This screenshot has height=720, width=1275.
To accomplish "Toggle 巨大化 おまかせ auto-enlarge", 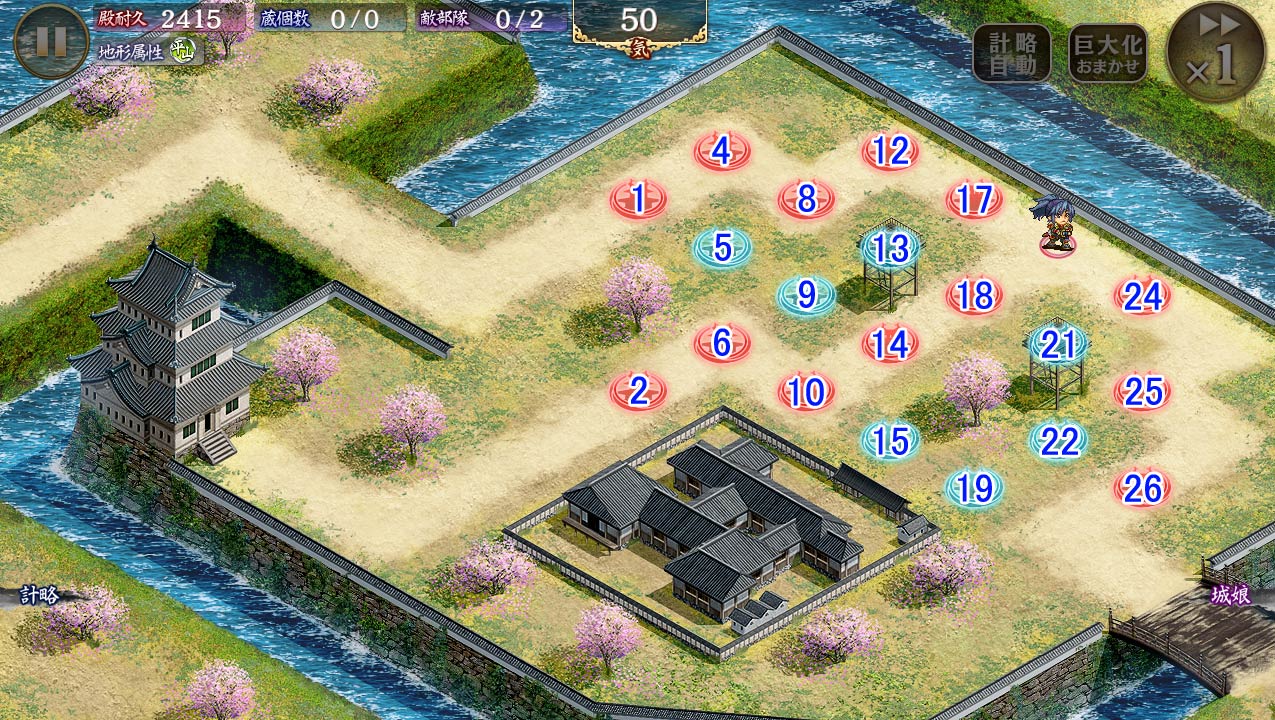I will pos(1107,54).
